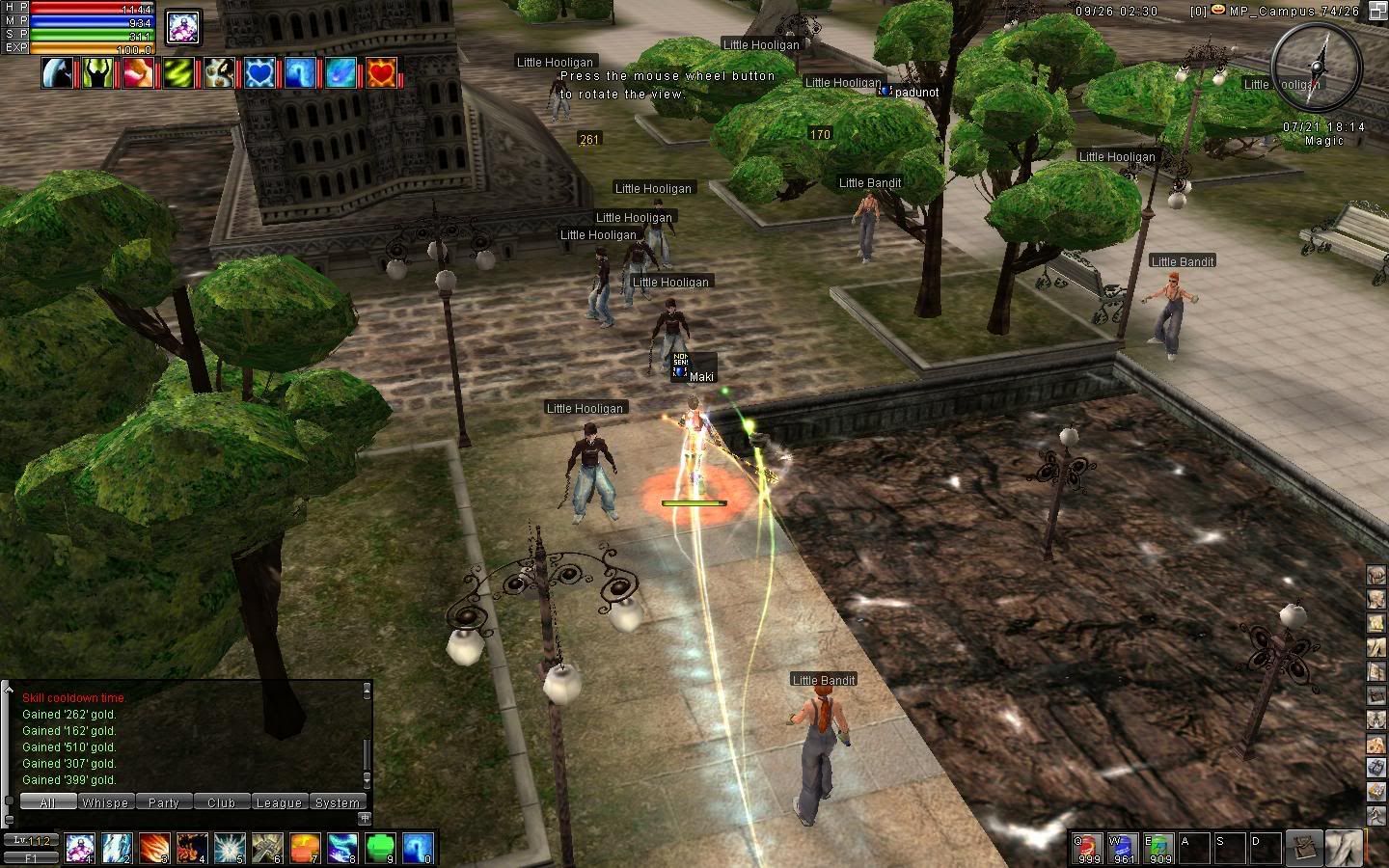Image resolution: width=1389 pixels, height=868 pixels.
Task: Select the Party chat tab
Action: pyautogui.click(x=164, y=802)
